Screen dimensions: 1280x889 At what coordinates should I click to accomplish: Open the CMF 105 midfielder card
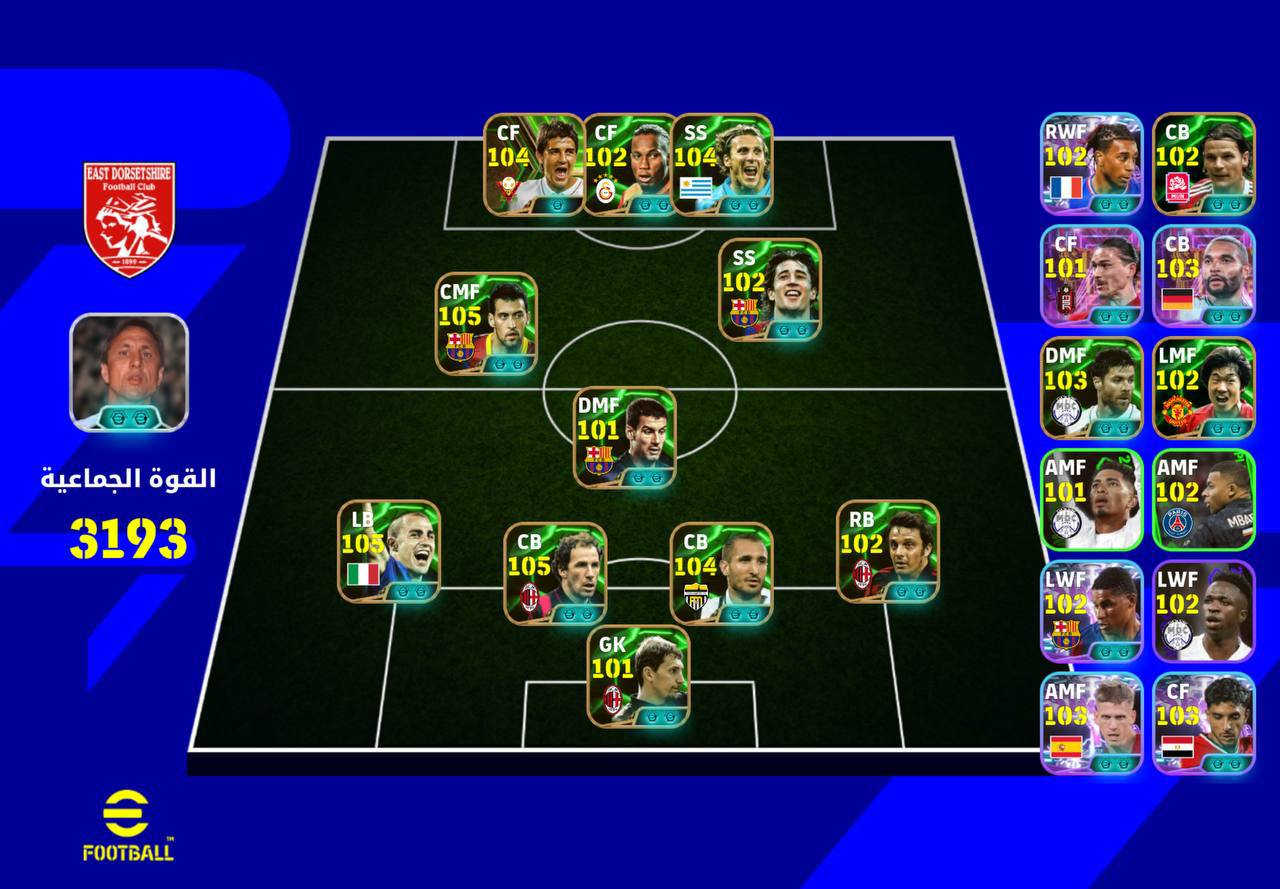click(x=486, y=323)
